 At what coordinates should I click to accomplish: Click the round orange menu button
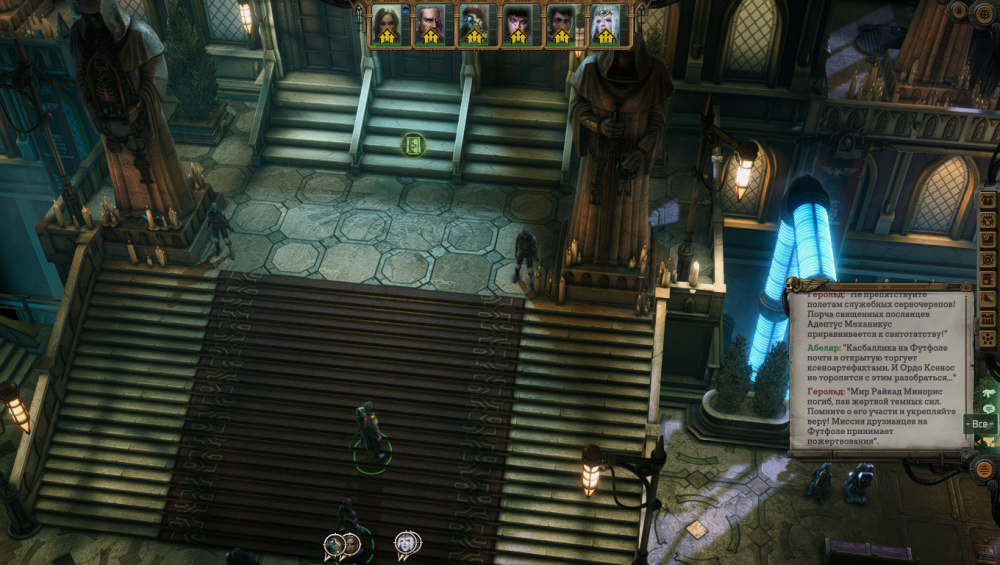pyautogui.click(x=984, y=468)
